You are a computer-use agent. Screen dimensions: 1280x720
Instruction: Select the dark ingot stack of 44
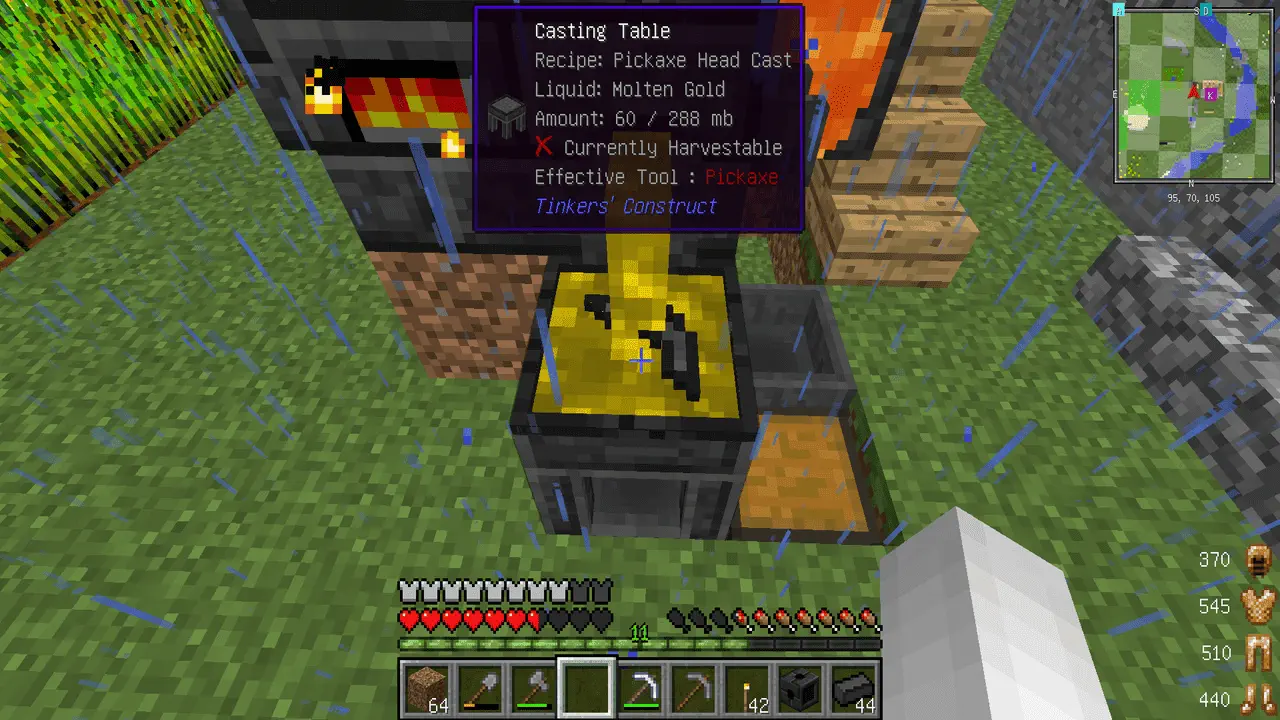[853, 689]
